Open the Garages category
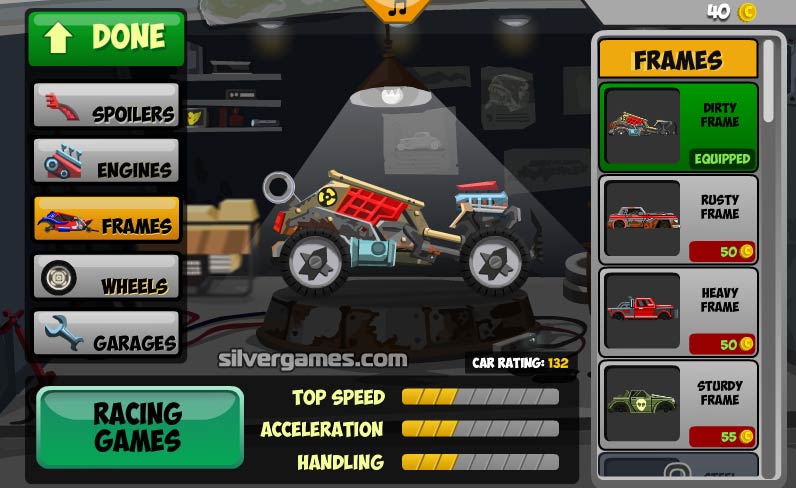This screenshot has height=488, width=796. coord(106,333)
